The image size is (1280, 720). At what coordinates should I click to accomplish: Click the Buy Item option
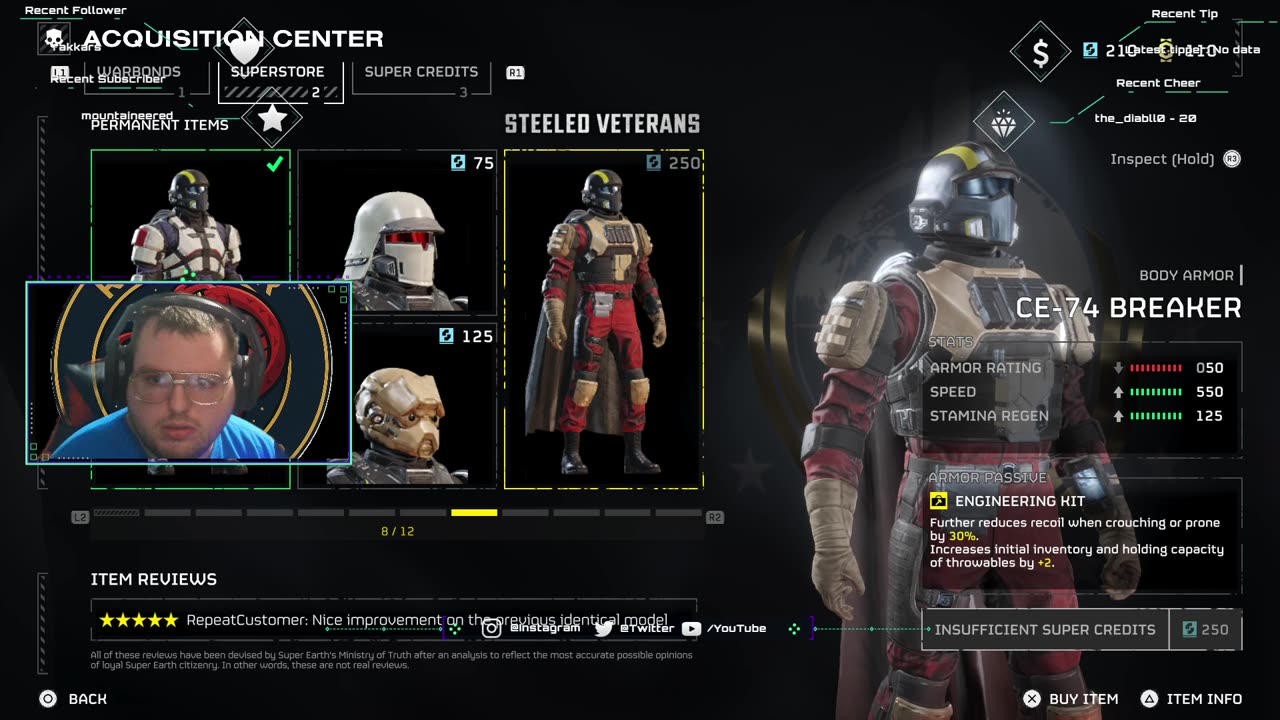pyautogui.click(x=1072, y=699)
